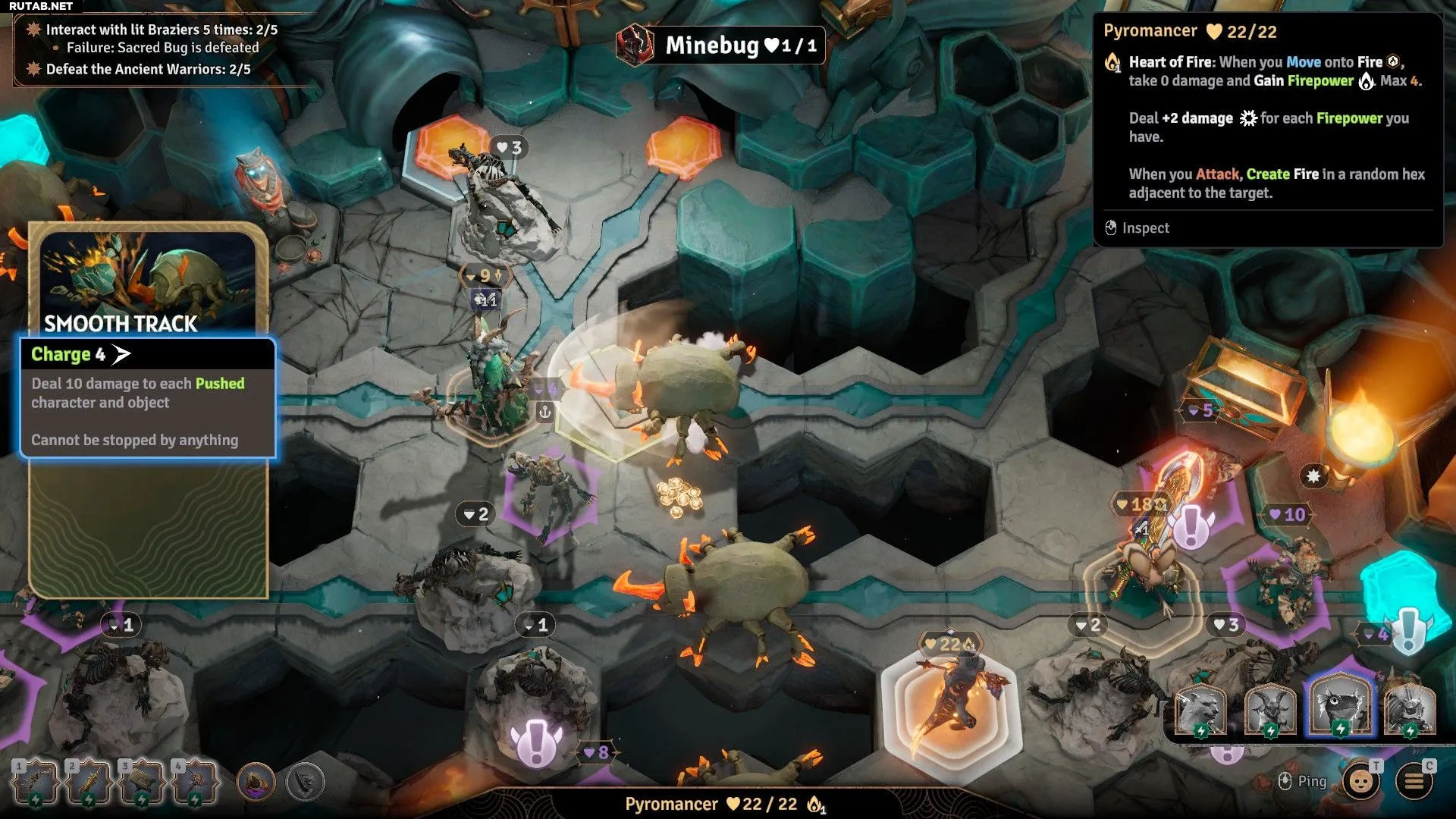The width and height of the screenshot is (1456, 819).
Task: Open the three-line menu button
Action: [1414, 781]
